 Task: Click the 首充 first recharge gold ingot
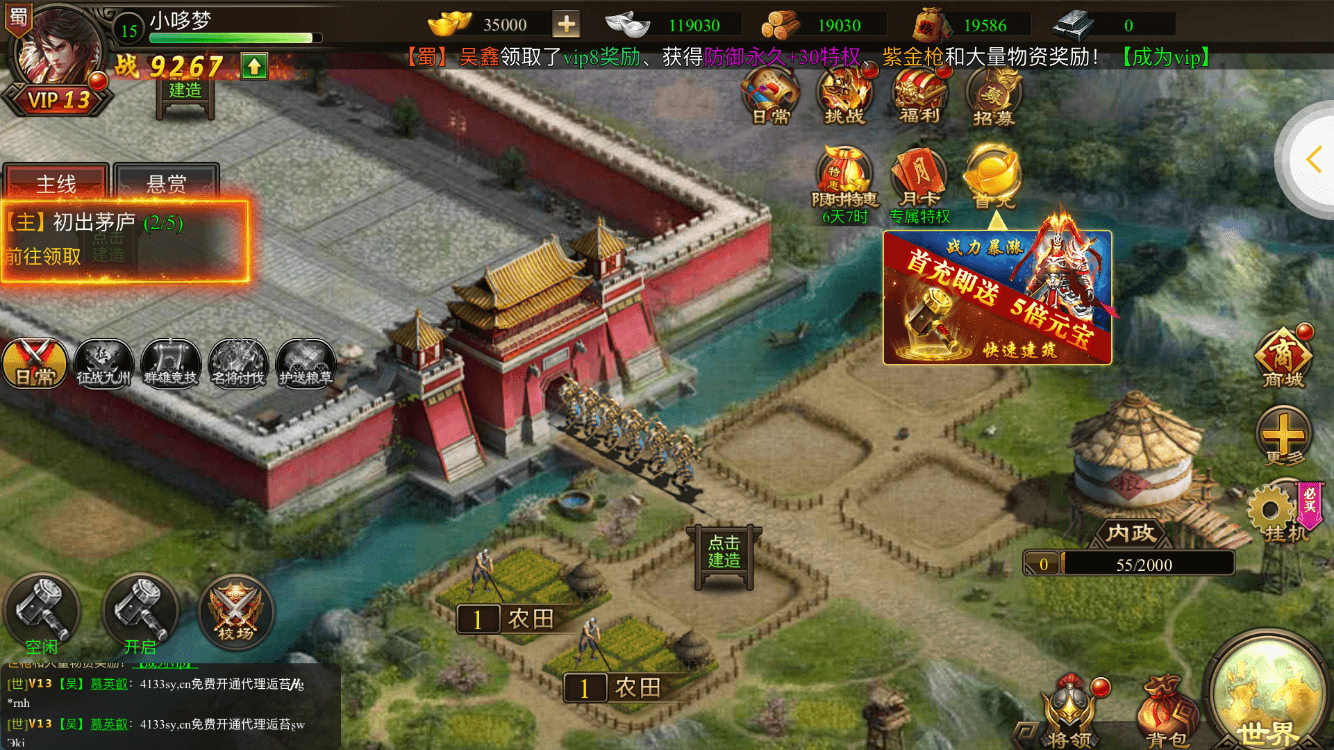[x=992, y=178]
